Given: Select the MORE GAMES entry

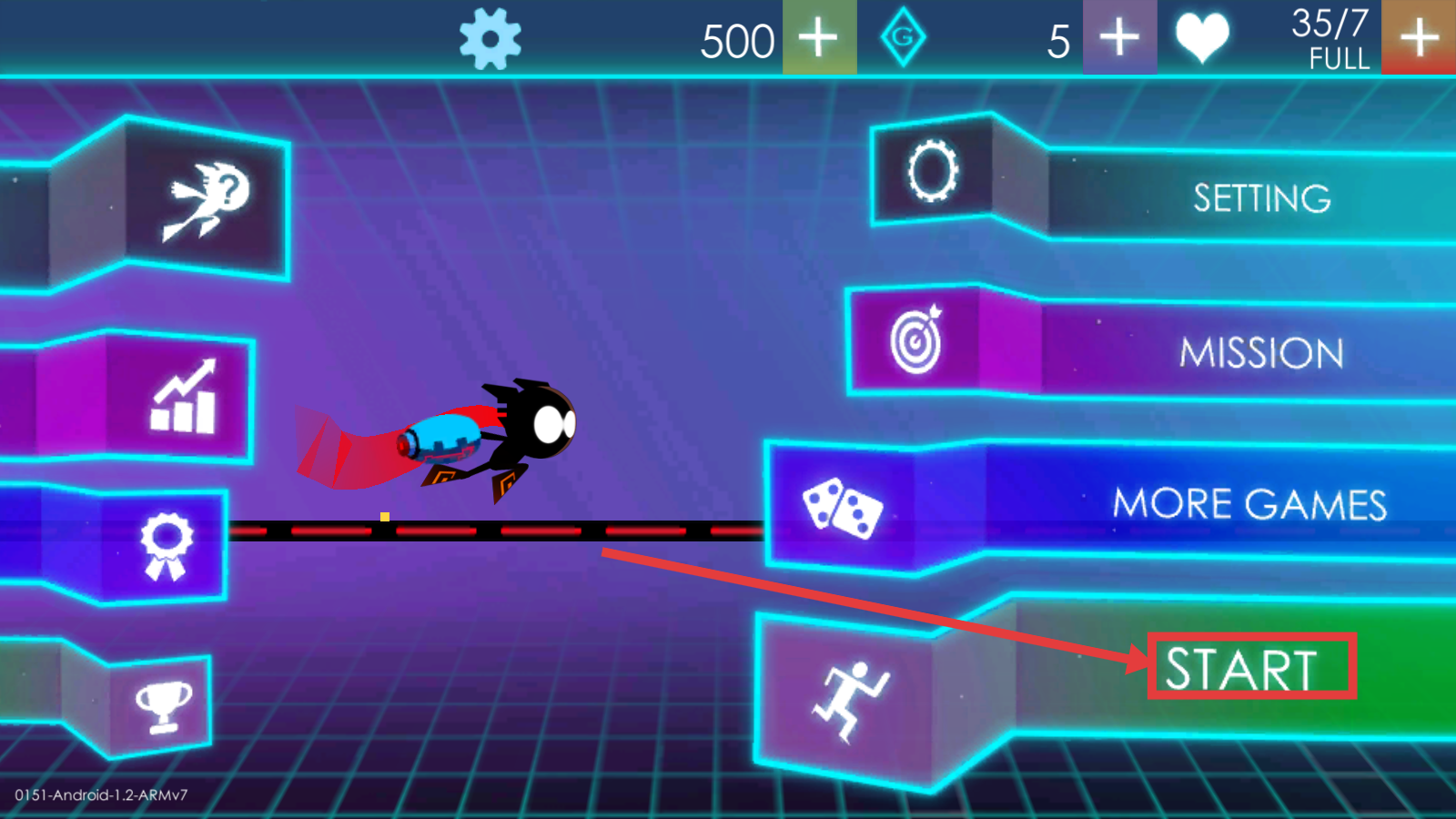Looking at the screenshot, I should tap(1249, 504).
